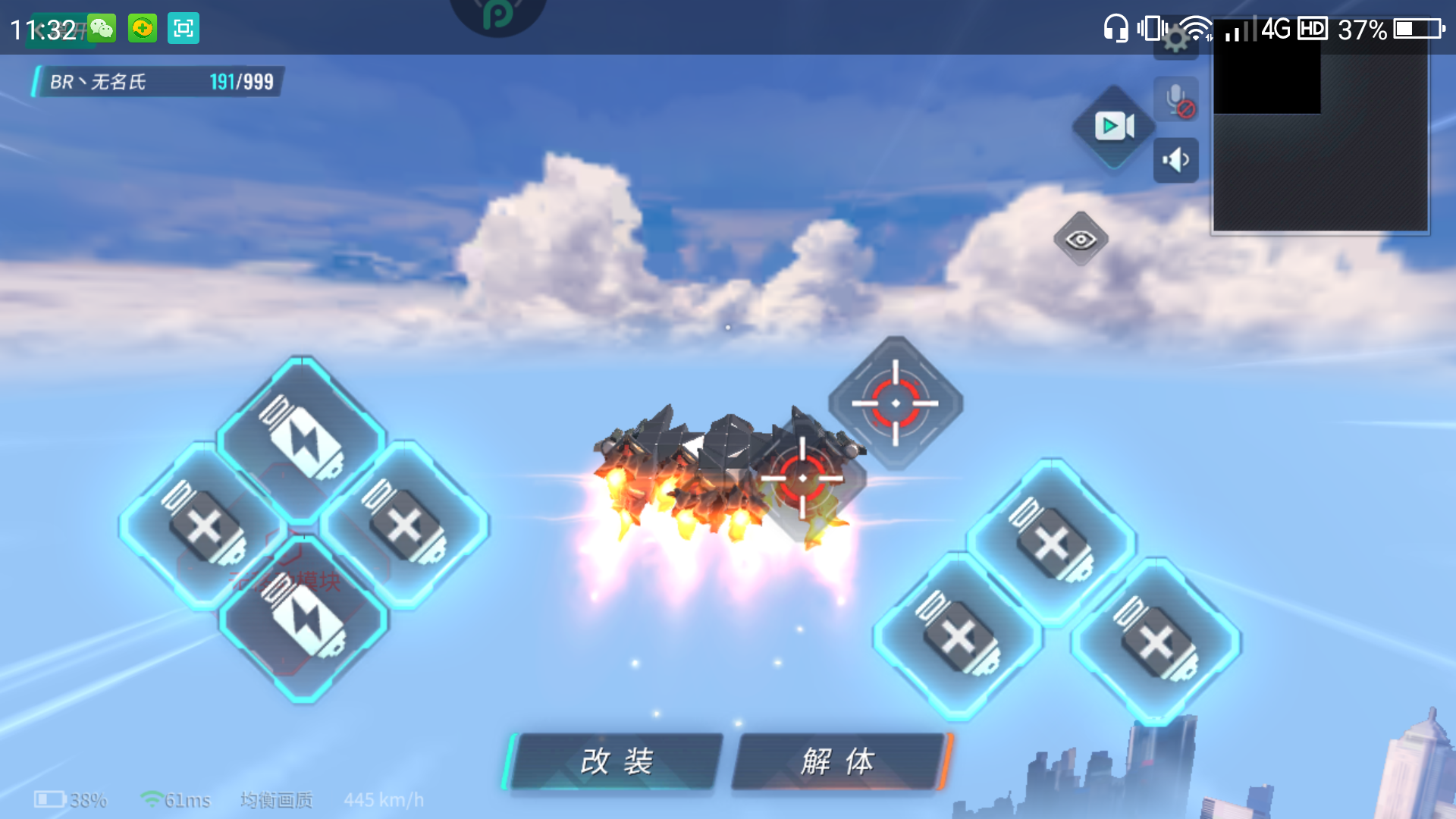Screen dimensions: 1456x819
Task: Select the video recording icon
Action: point(1112,127)
